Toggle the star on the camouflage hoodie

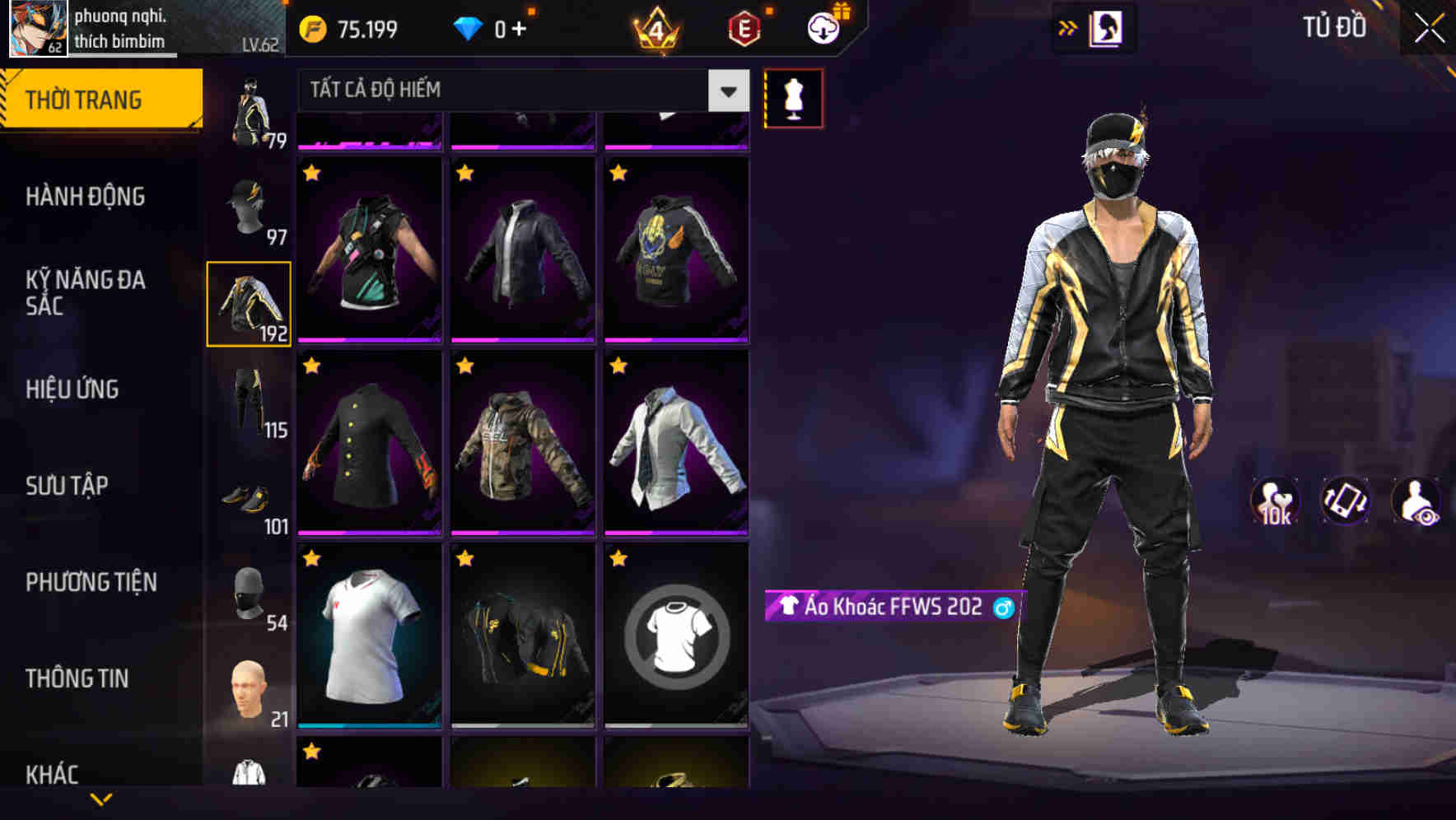466,364
